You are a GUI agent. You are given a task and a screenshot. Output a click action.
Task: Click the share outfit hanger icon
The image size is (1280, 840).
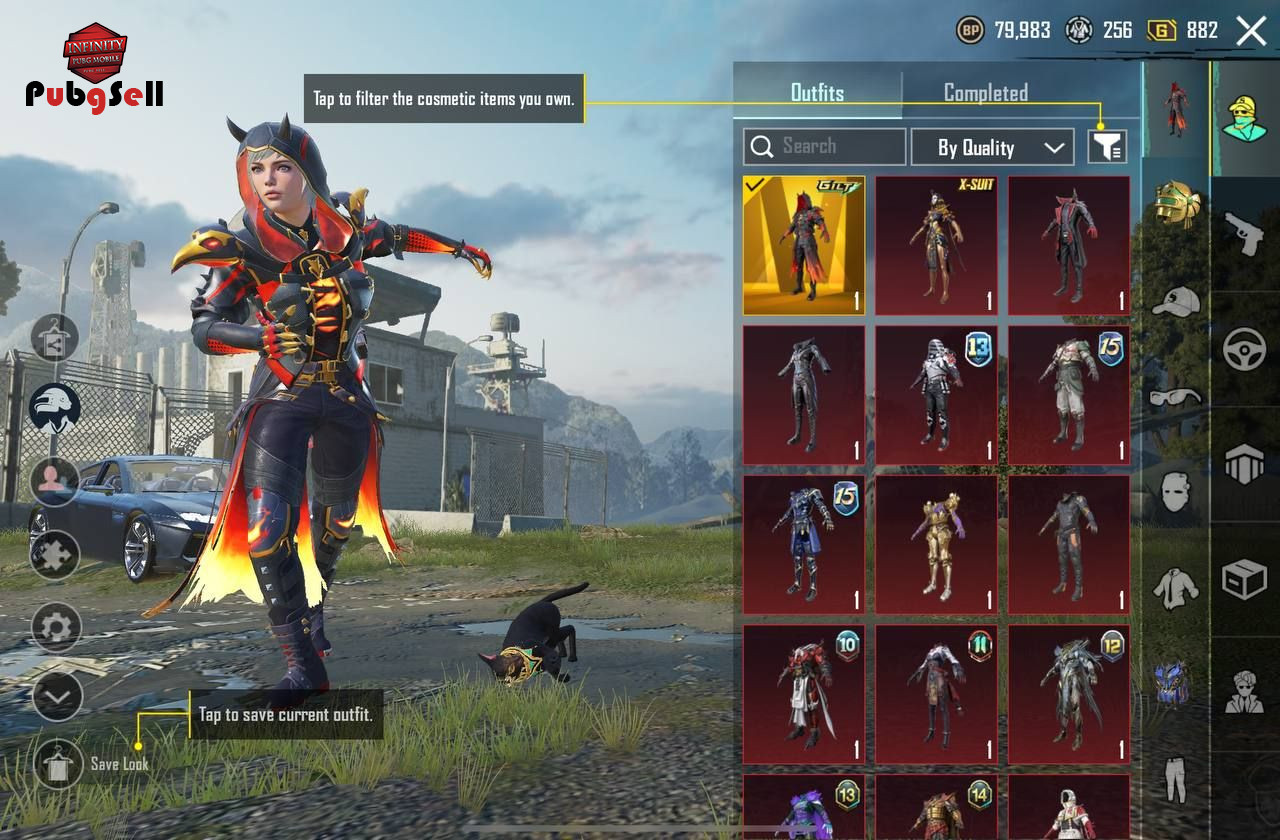tap(54, 339)
